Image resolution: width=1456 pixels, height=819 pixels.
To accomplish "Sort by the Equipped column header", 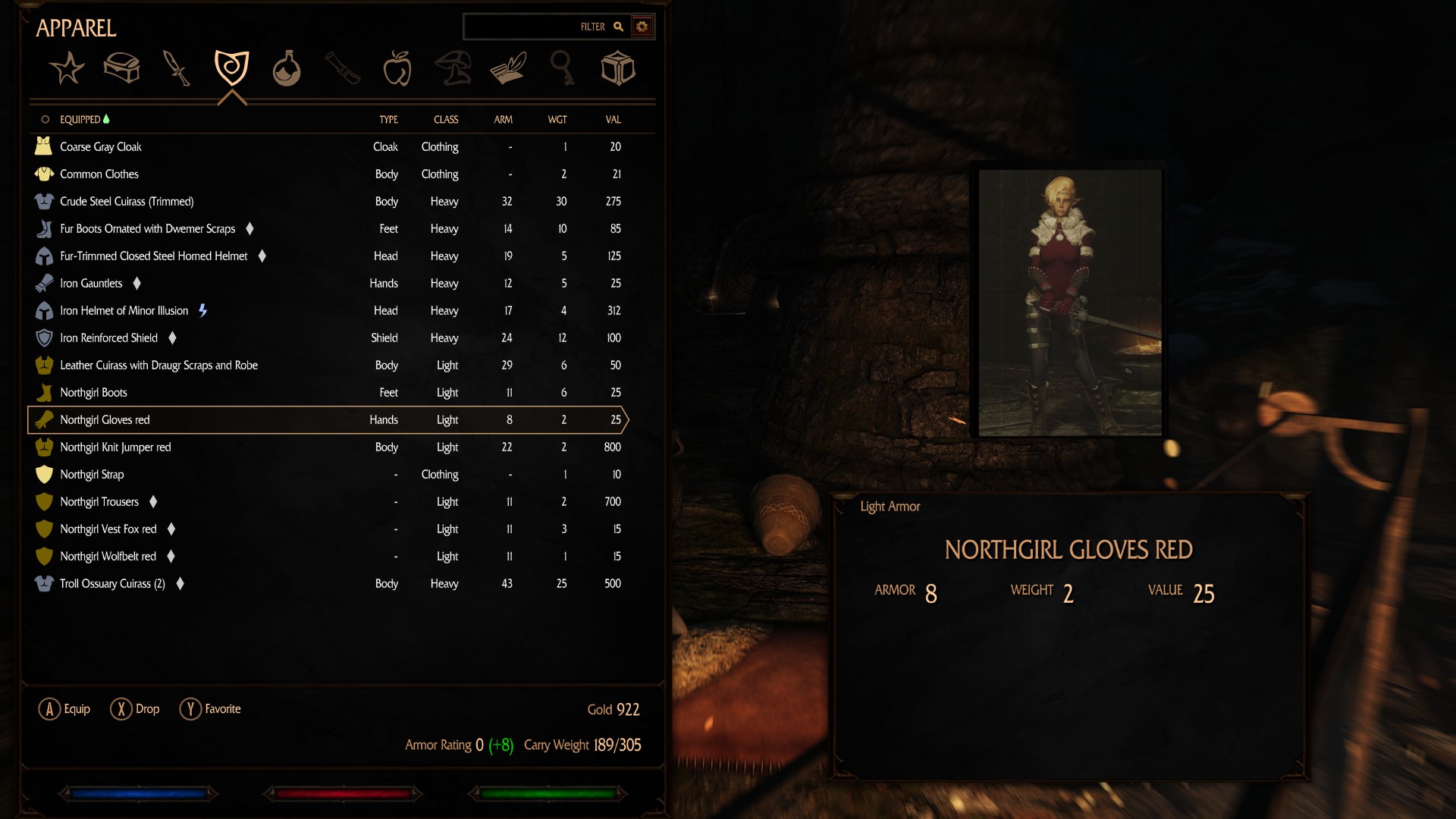I will click(x=80, y=120).
